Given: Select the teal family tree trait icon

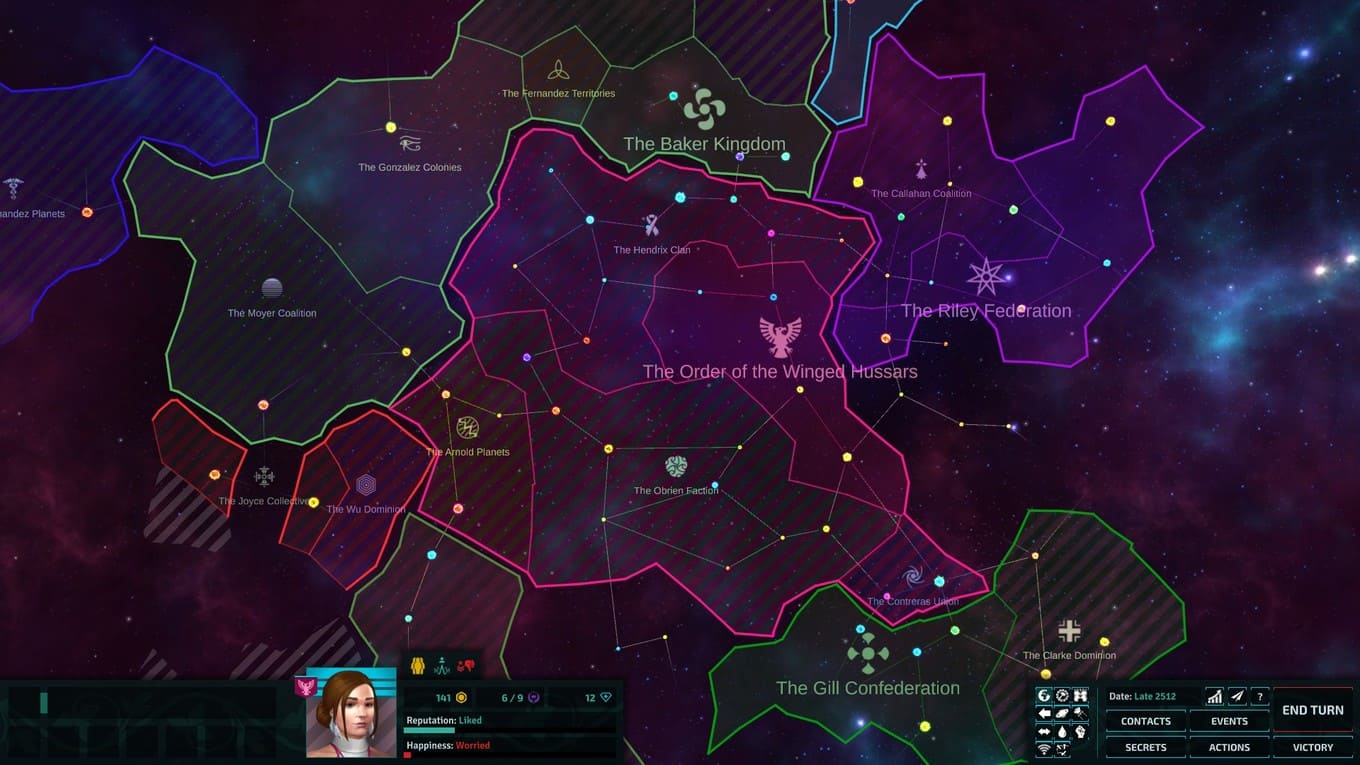Looking at the screenshot, I should pyautogui.click(x=441, y=666).
